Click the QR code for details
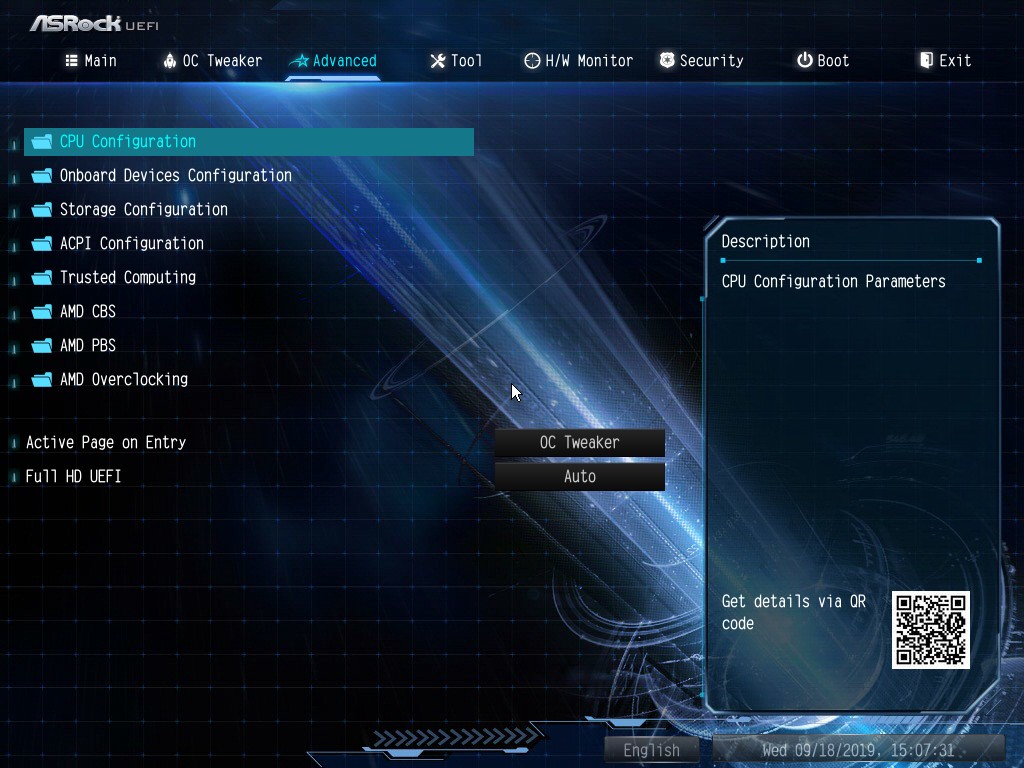The height and width of the screenshot is (768, 1024). click(x=931, y=630)
